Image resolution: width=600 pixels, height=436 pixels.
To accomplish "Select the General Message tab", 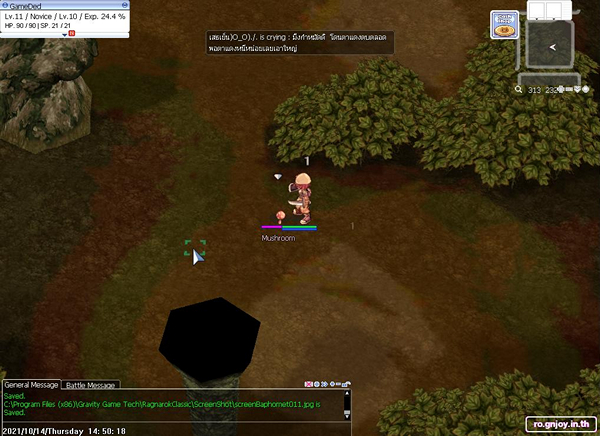I will 32,385.
